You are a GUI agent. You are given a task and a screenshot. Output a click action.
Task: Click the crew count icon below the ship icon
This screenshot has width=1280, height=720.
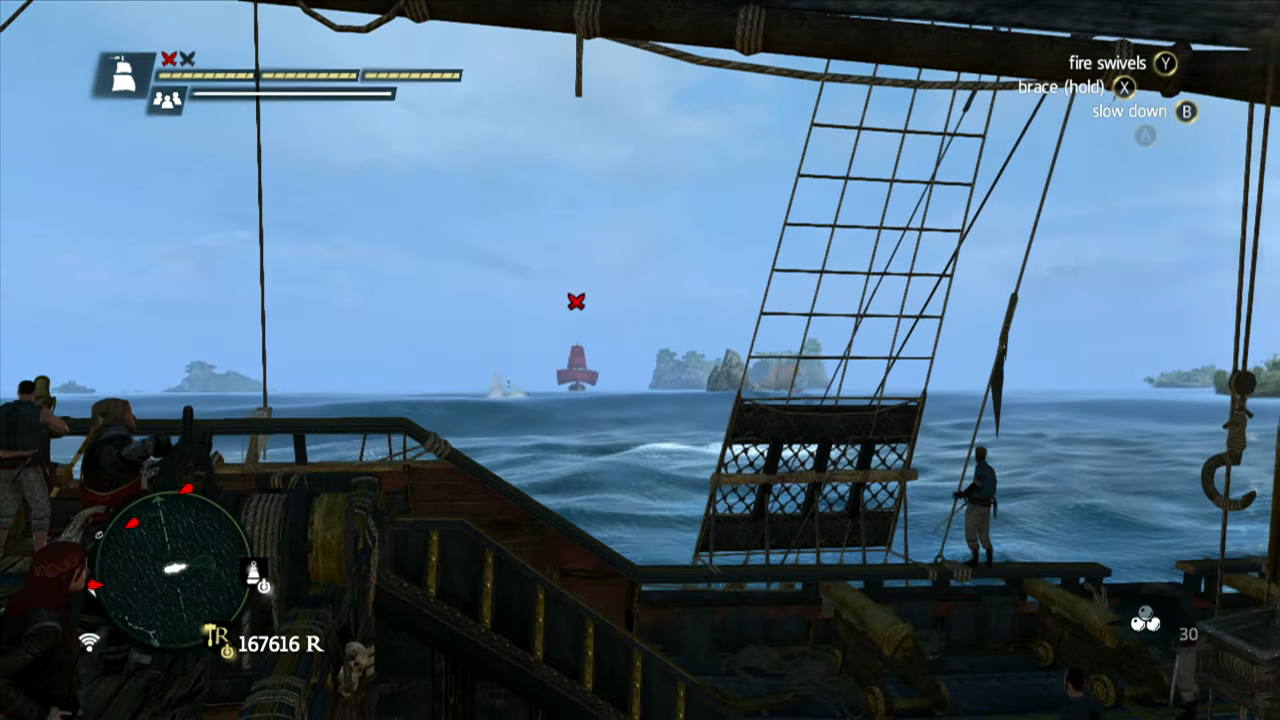click(167, 99)
